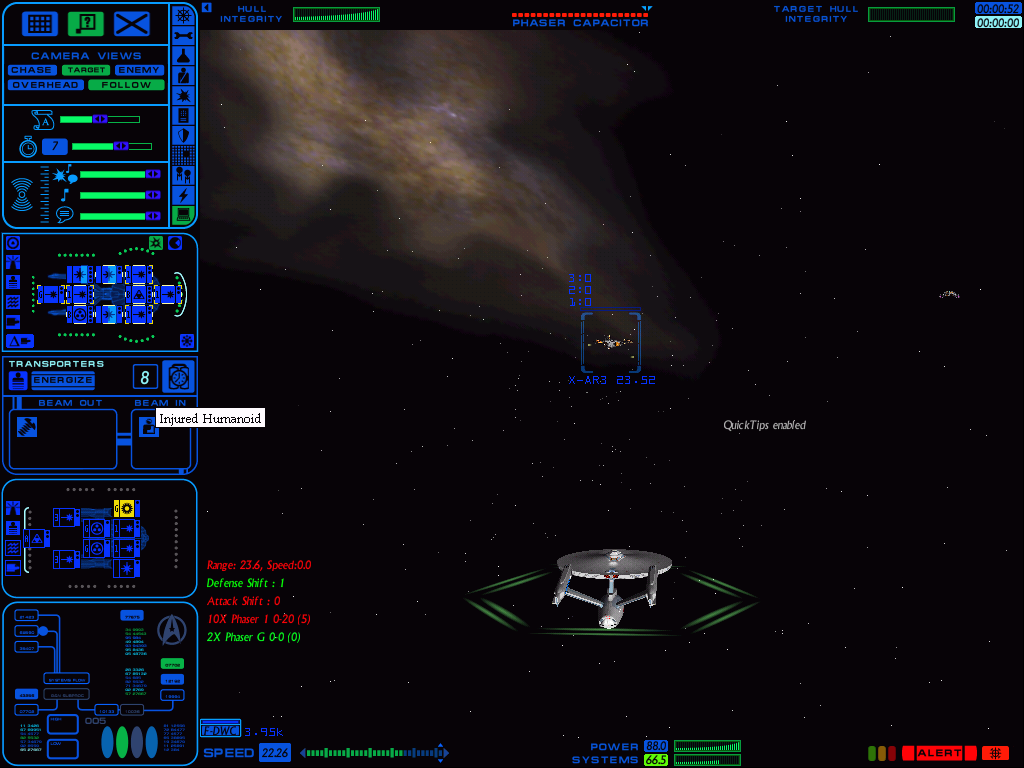1024x768 pixels.
Task: Switch to the Enemy camera view
Action: (x=138, y=70)
